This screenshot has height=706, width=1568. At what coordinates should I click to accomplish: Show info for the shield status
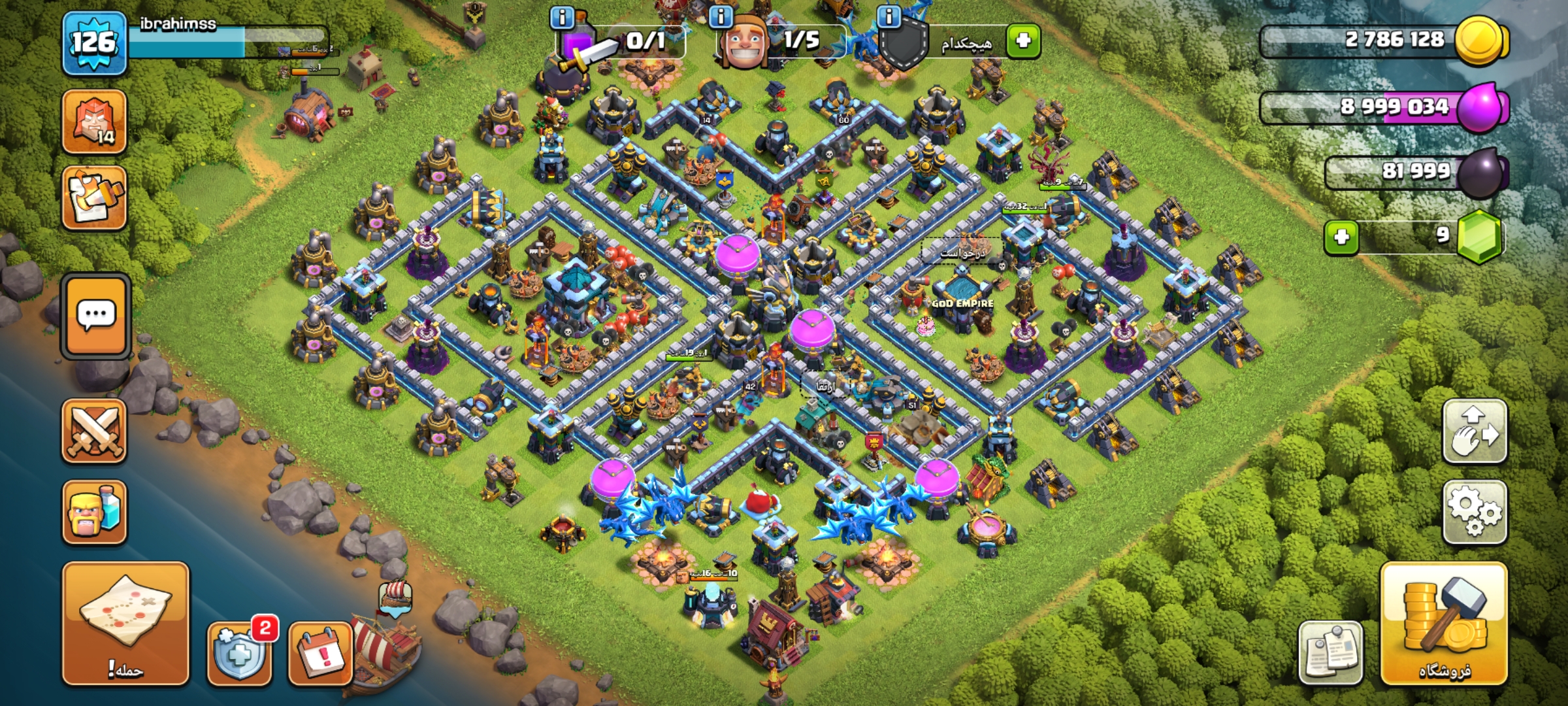click(x=889, y=17)
